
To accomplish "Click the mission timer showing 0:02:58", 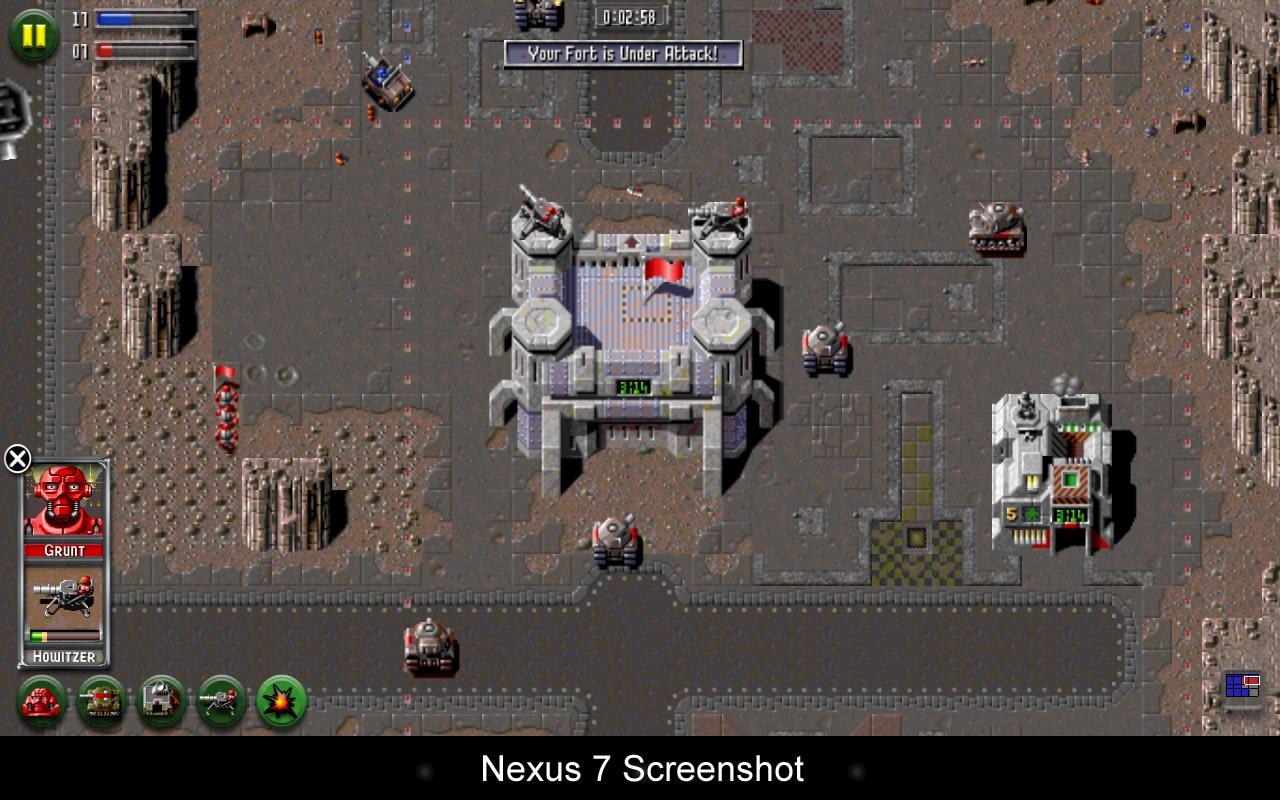I will coord(629,15).
